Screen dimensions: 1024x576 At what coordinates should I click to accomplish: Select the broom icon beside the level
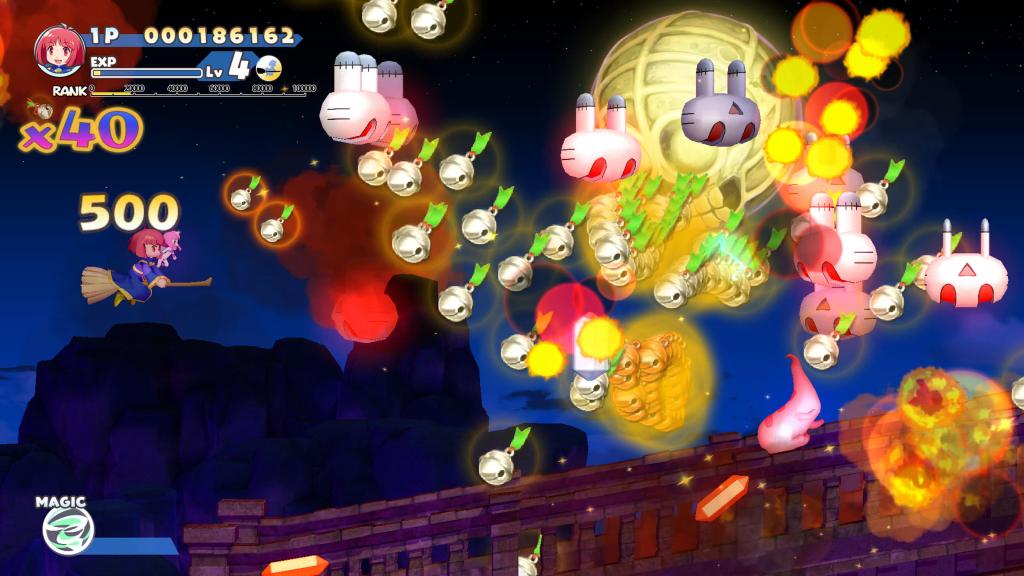268,67
